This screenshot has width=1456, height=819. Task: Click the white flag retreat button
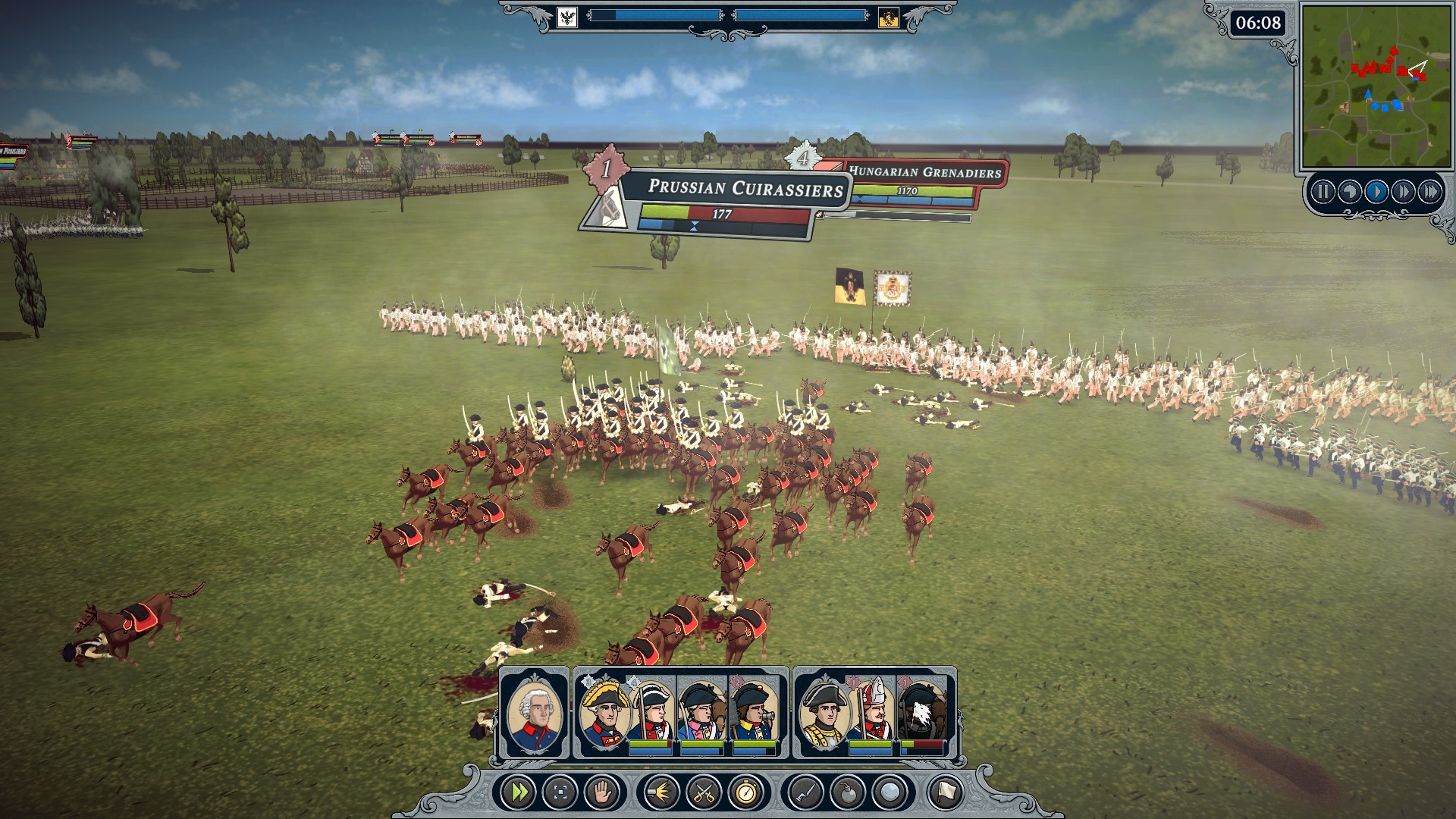[946, 793]
